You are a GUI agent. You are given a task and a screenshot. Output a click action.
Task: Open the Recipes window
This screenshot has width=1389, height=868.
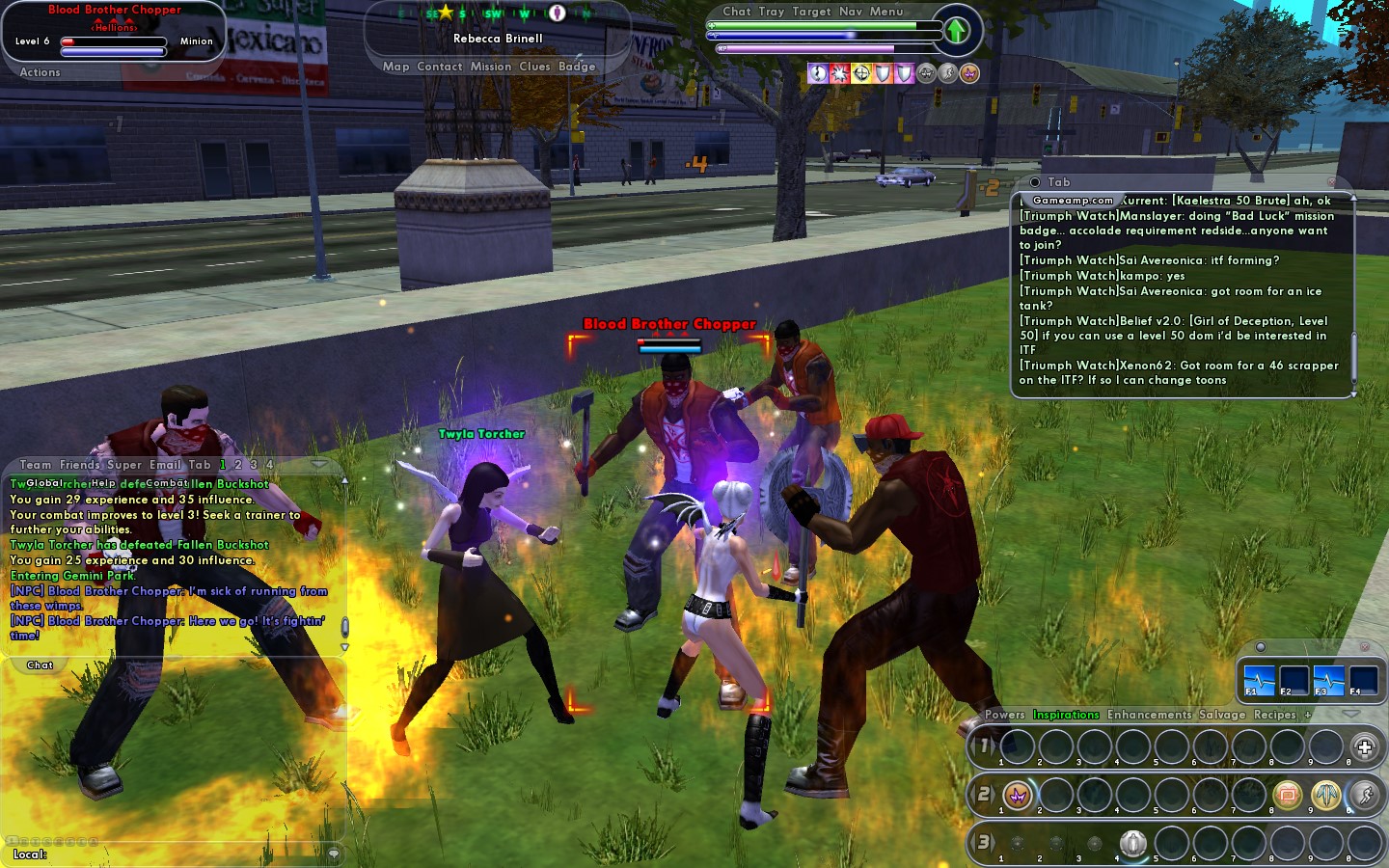pyautogui.click(x=1274, y=715)
